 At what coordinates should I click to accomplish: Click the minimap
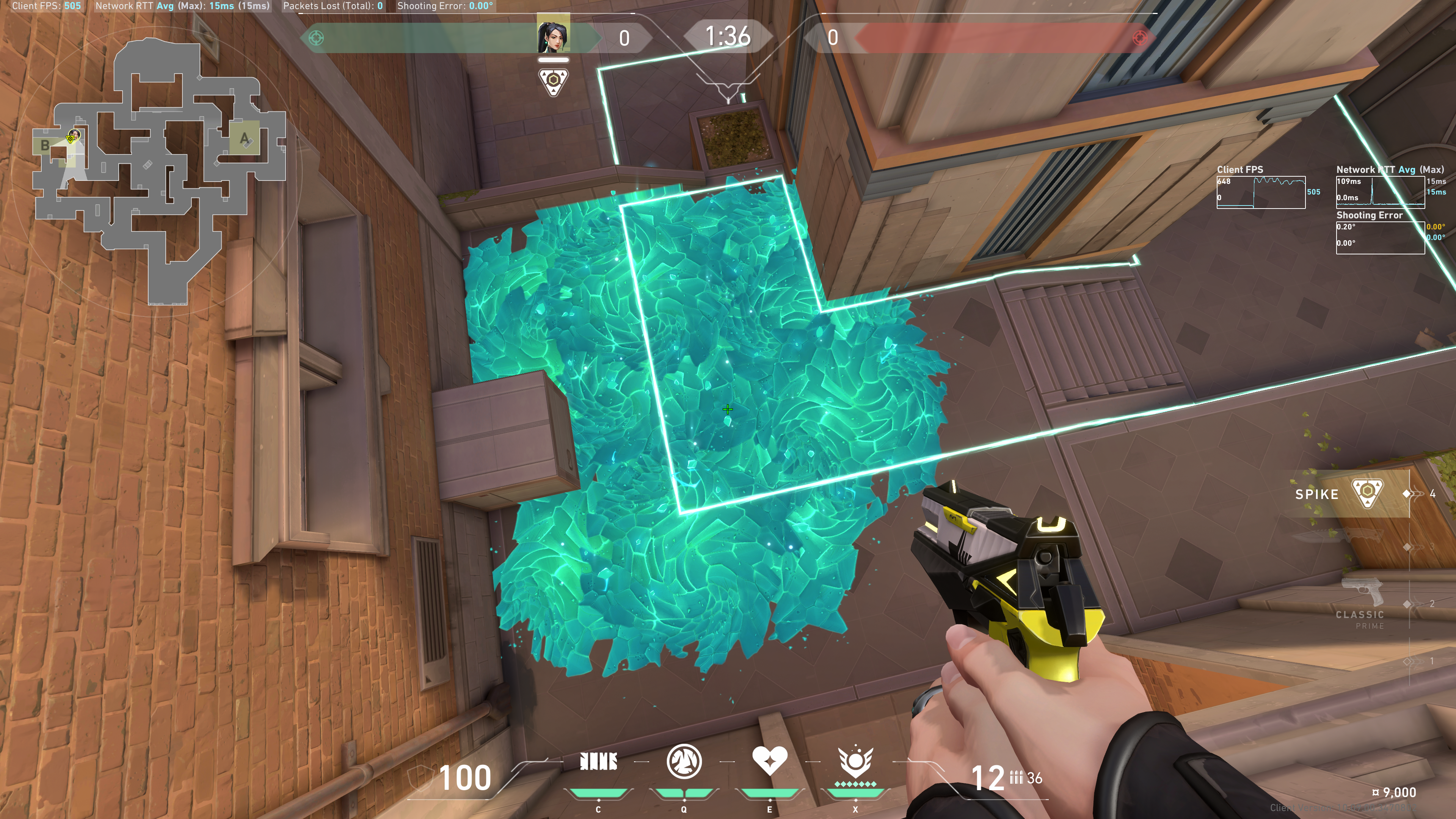click(158, 169)
